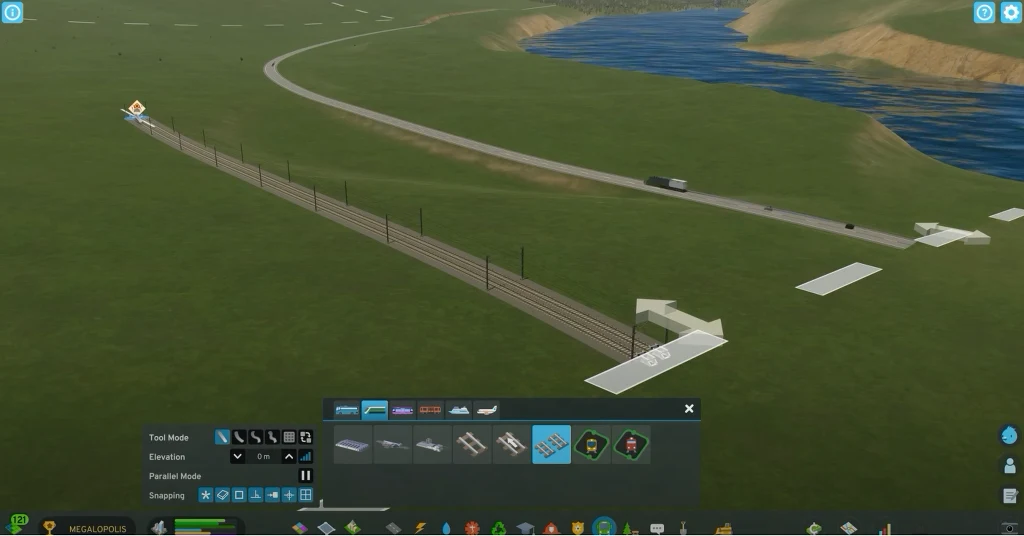This screenshot has height=536, width=1024.
Task: Open the water and sewage droplet menu
Action: 446,527
